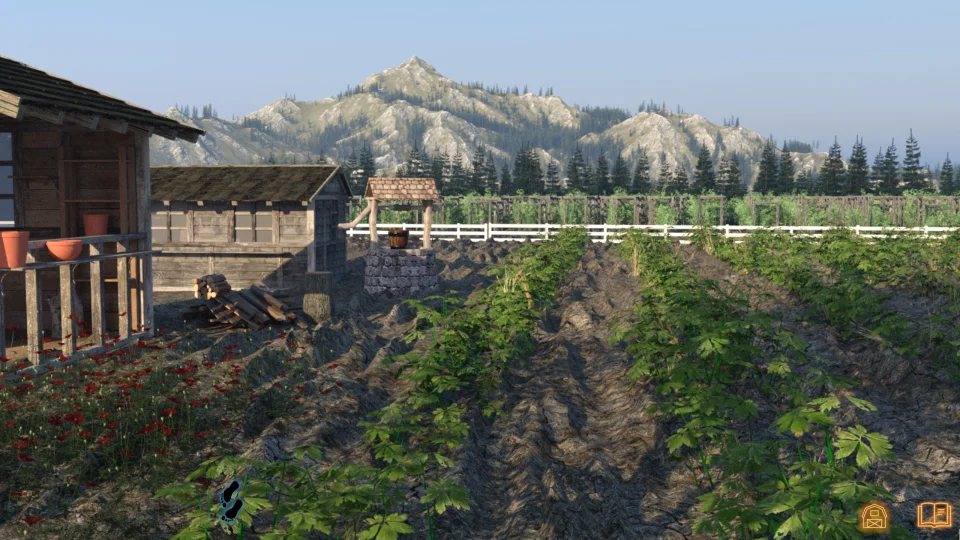Click the footprints navigation icon
Image resolution: width=960 pixels, height=540 pixels.
pyautogui.click(x=232, y=500)
